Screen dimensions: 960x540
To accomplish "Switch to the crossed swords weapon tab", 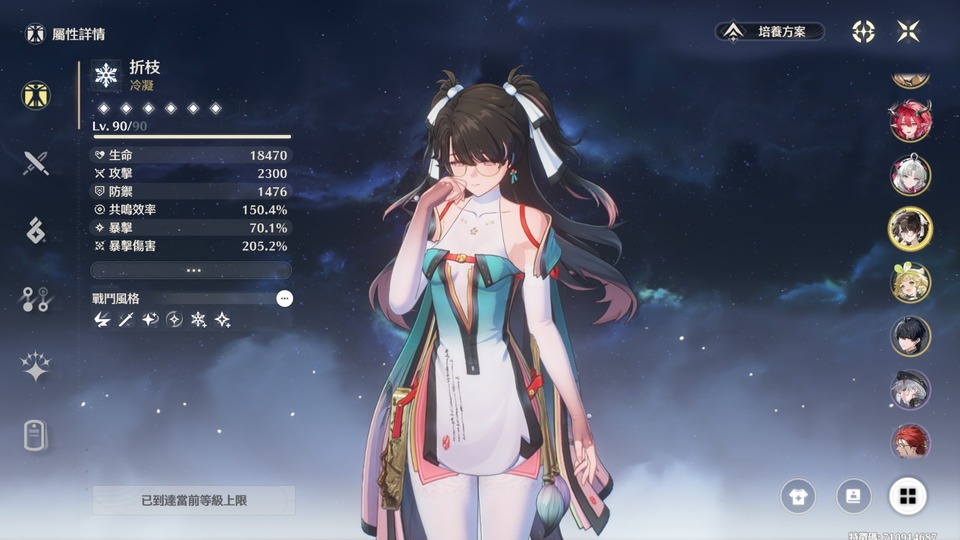I will pyautogui.click(x=36, y=162).
